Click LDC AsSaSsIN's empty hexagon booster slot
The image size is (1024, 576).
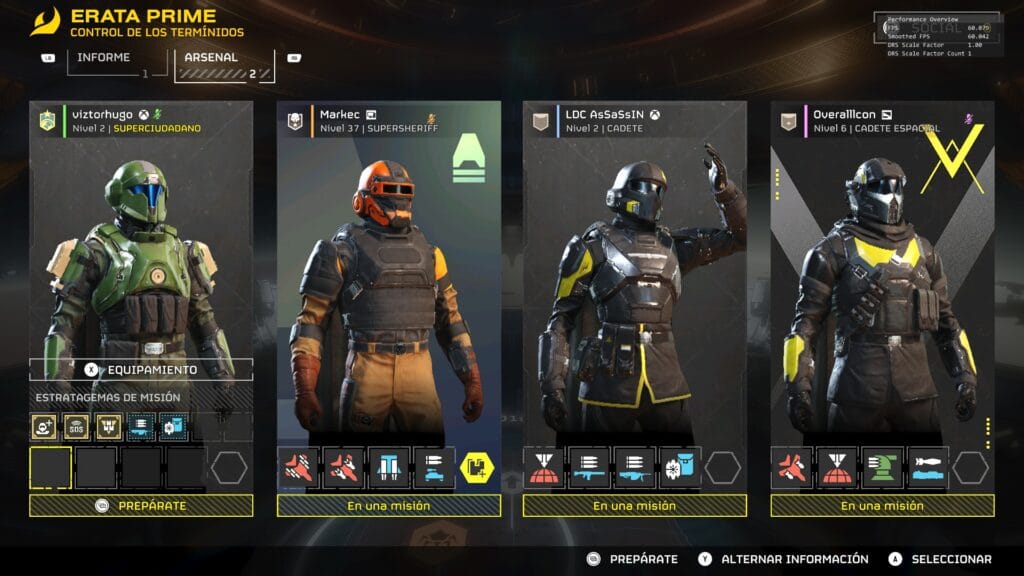(x=723, y=467)
